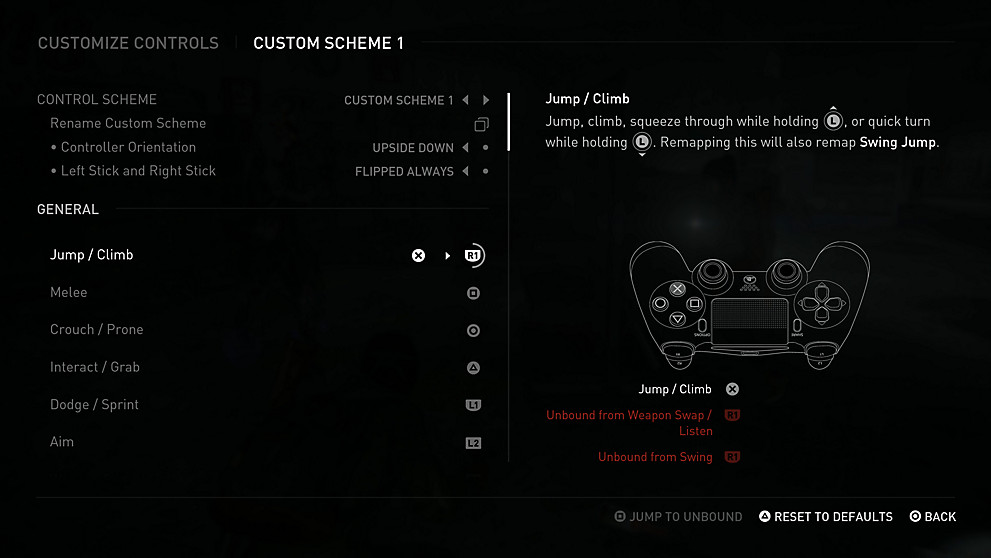Reset to Defaults
This screenshot has height=558, width=991.
(x=826, y=517)
